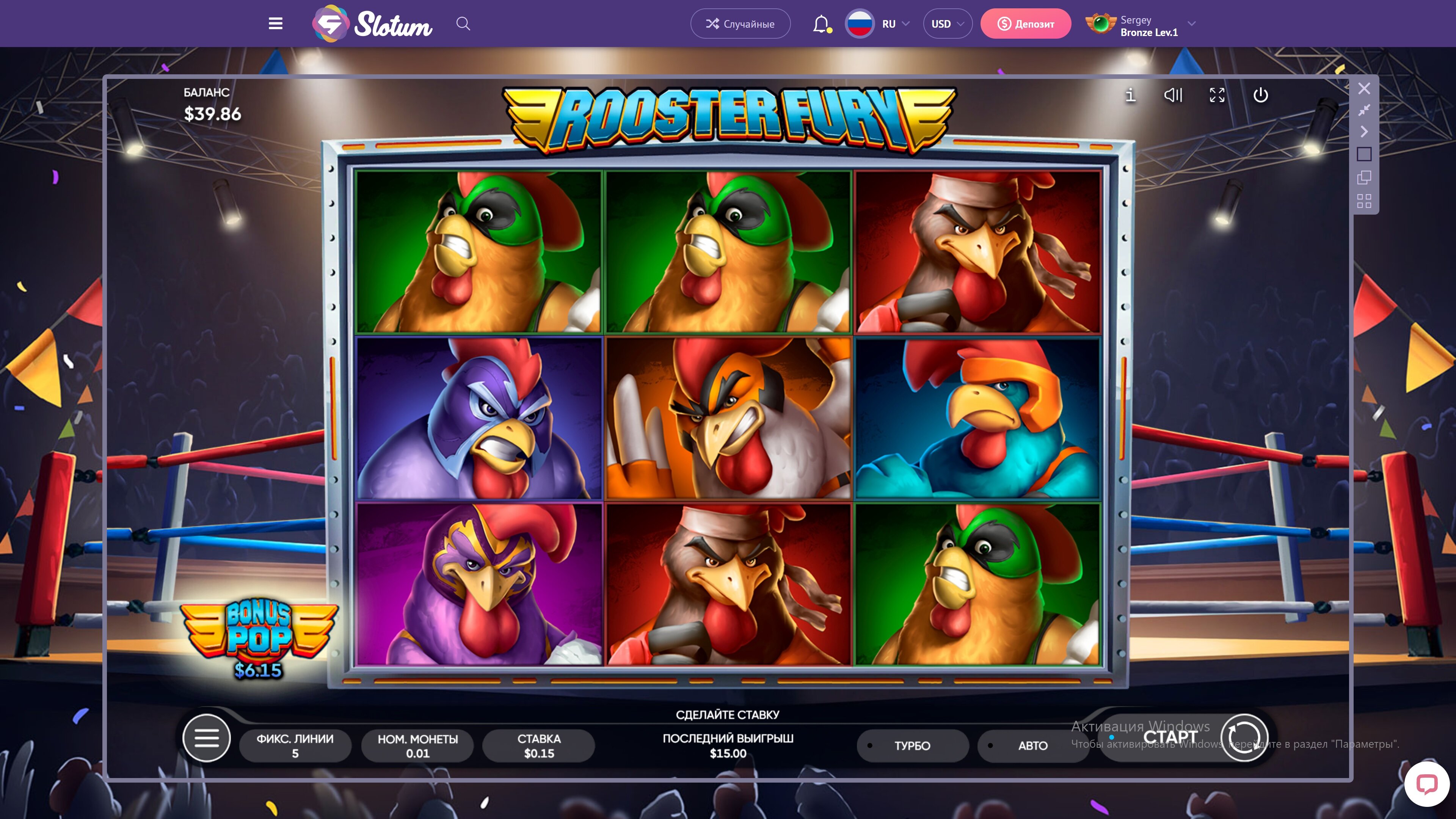The image size is (1456, 819).
Task: Mute the game sound
Action: click(1173, 95)
